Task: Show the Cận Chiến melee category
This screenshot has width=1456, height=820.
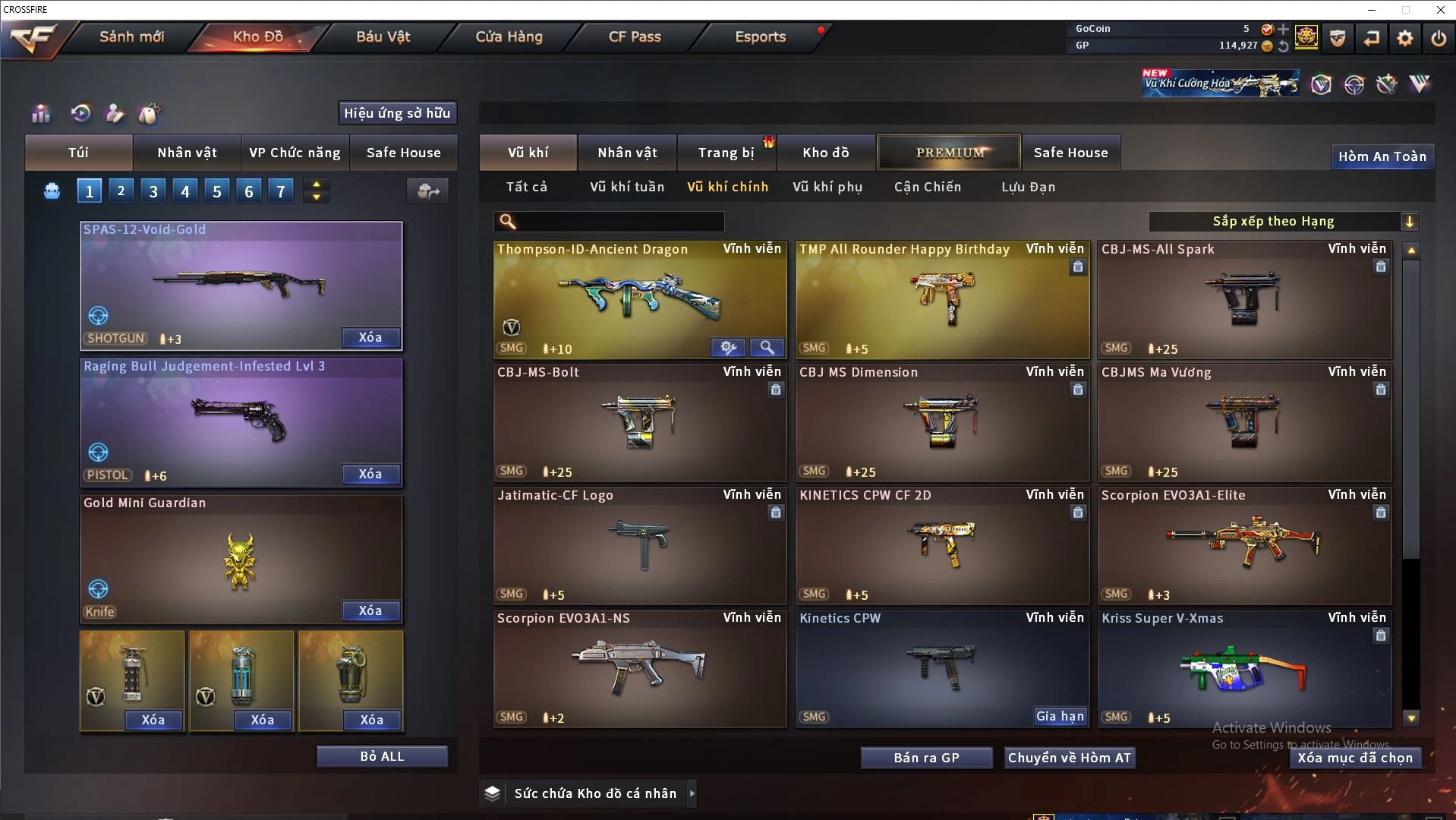Action: click(927, 187)
